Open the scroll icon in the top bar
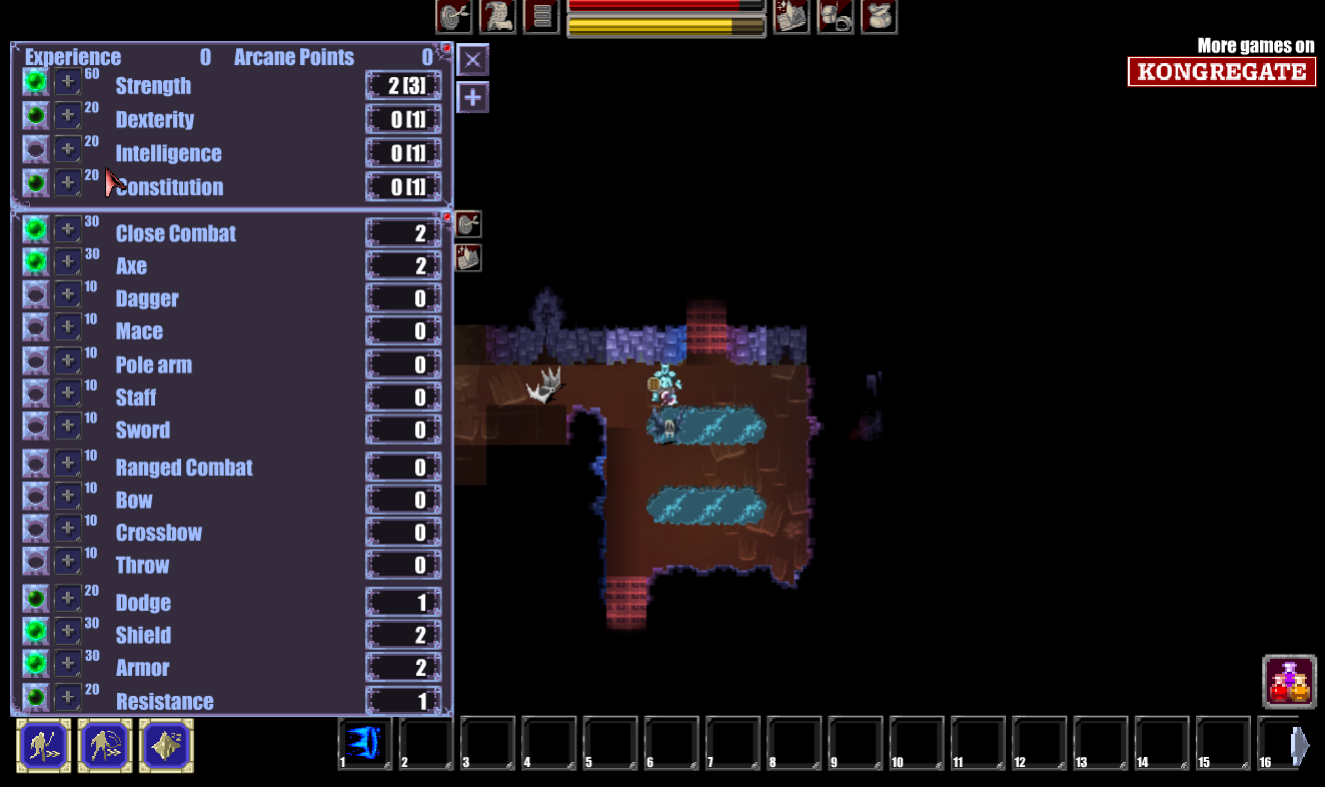This screenshot has width=1325, height=787. click(498, 16)
